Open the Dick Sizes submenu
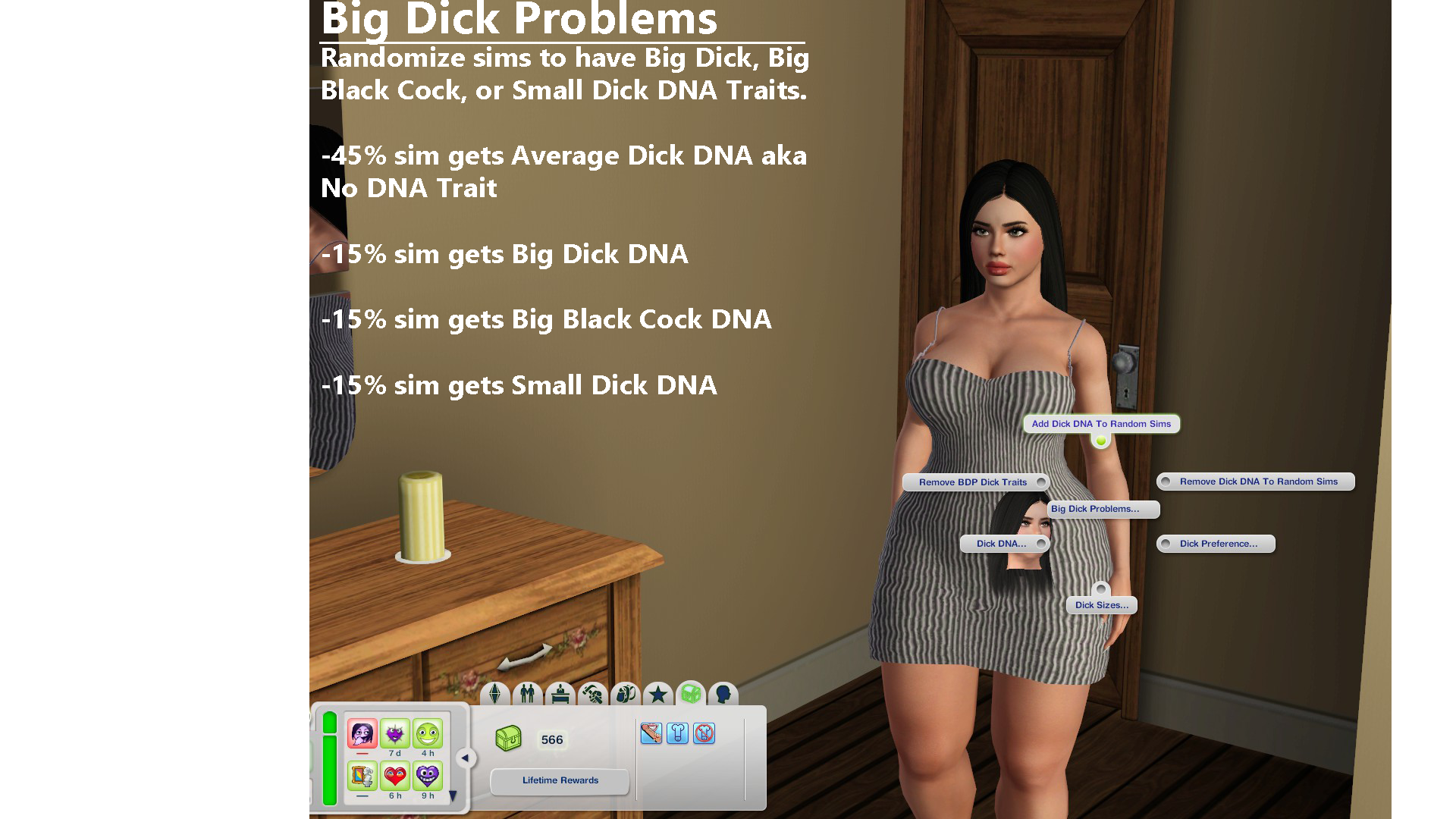Screen dimensions: 1456x819 click(1101, 604)
